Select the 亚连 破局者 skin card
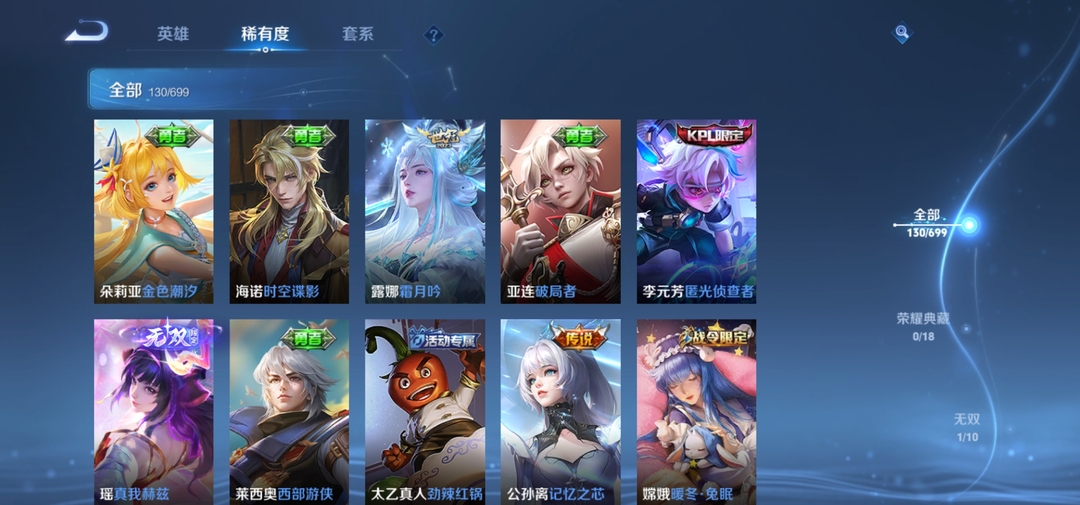 (560, 211)
